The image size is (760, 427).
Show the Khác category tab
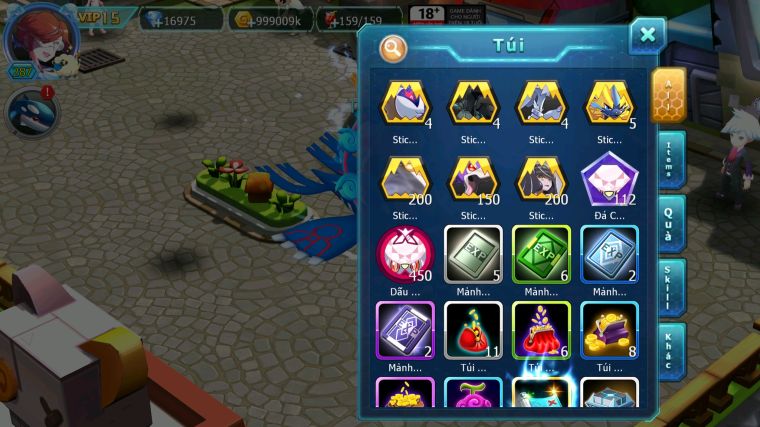tap(669, 350)
